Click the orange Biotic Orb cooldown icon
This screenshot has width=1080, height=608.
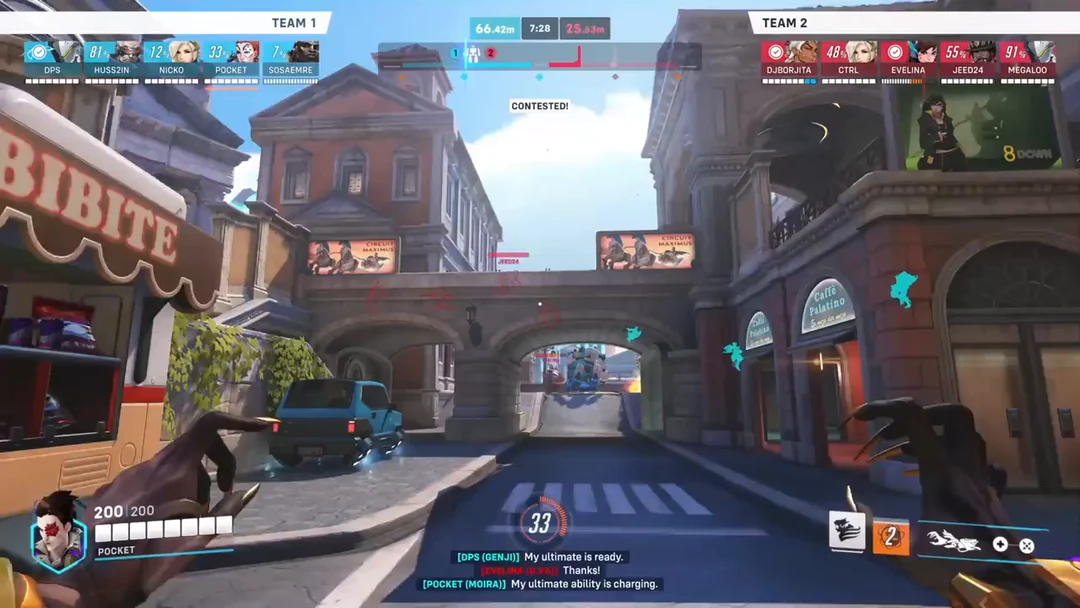click(891, 537)
